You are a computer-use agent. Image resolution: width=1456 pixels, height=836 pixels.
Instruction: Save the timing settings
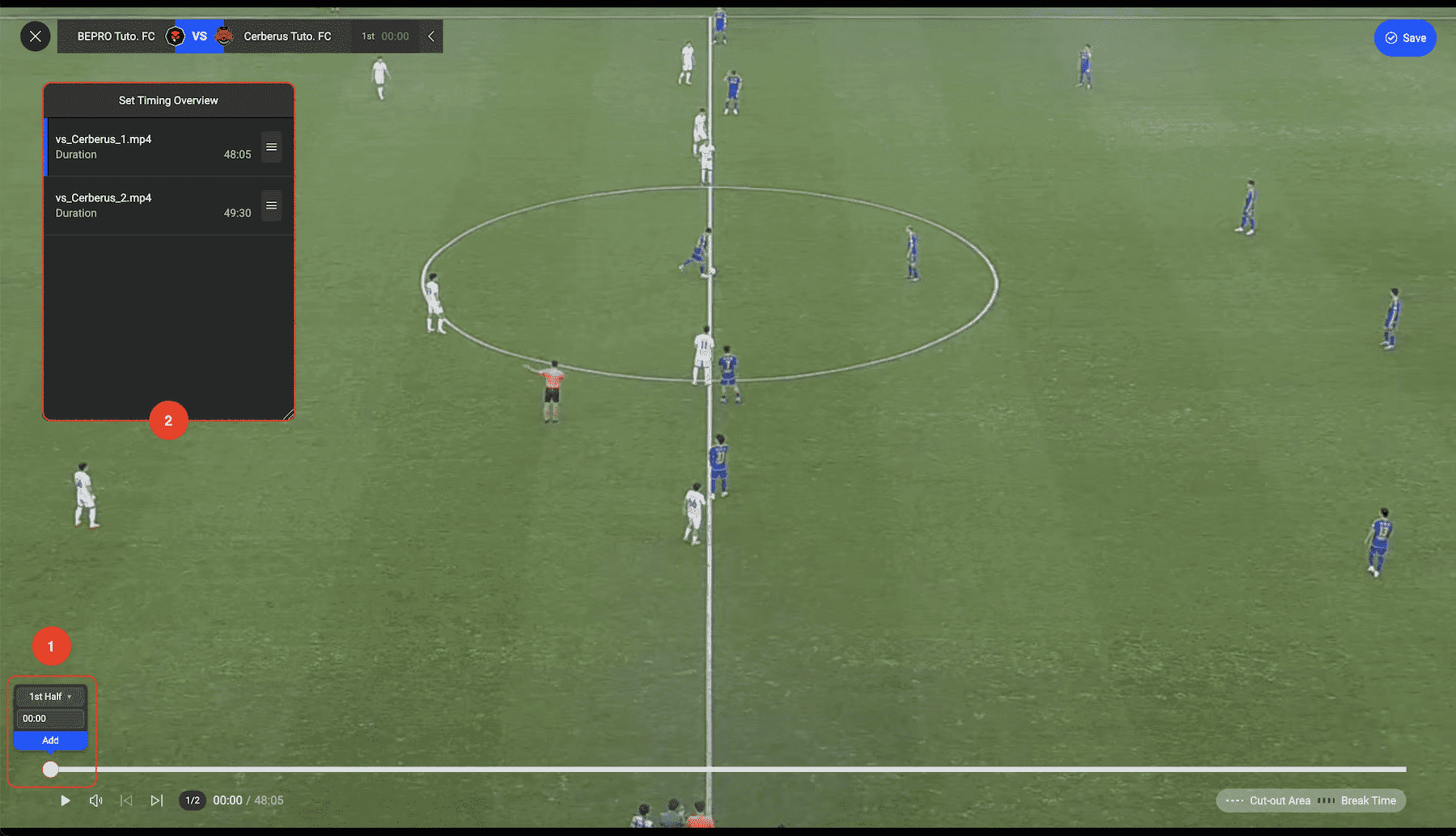(1405, 38)
